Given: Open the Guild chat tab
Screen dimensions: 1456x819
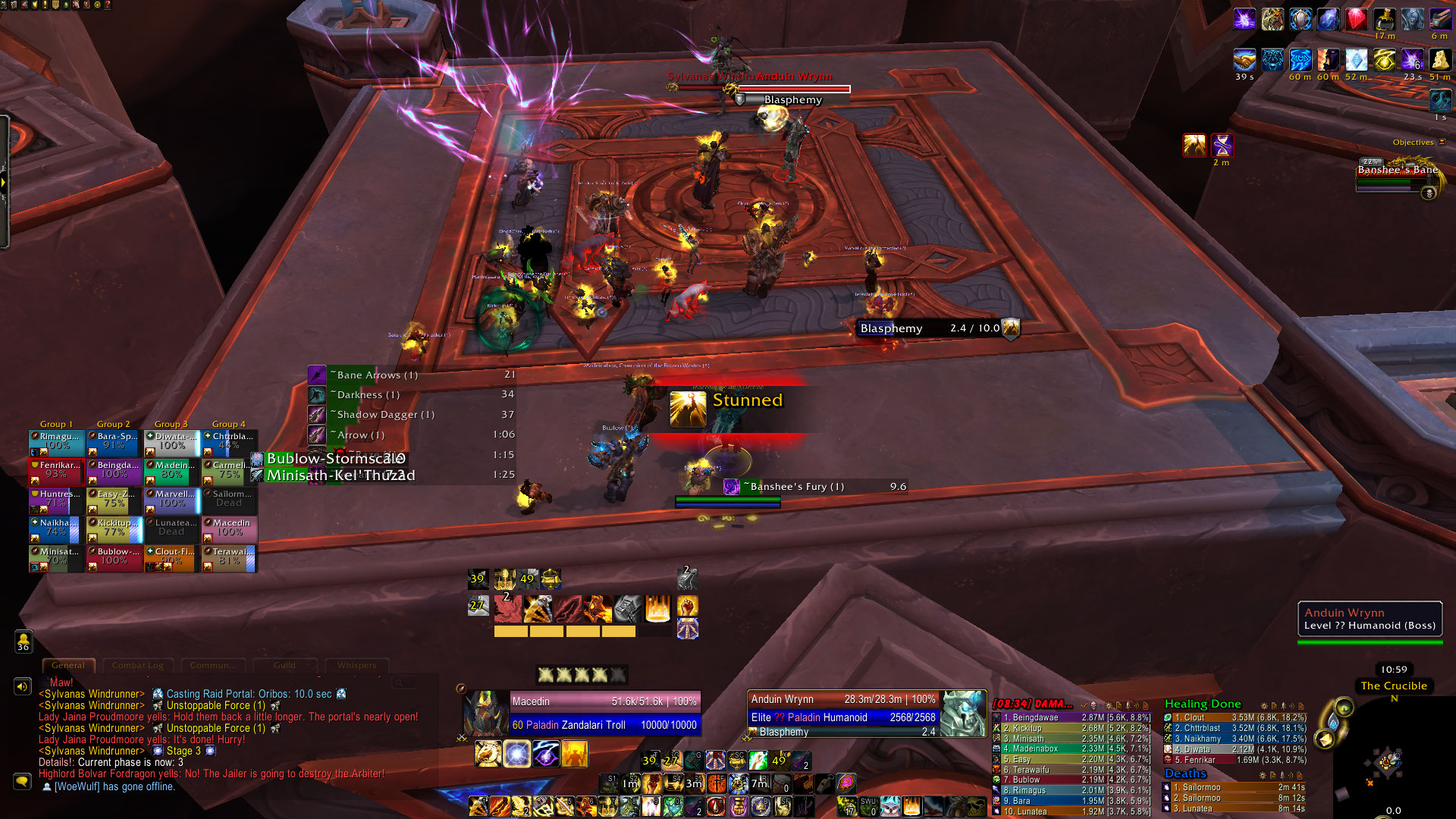Looking at the screenshot, I should 284,665.
